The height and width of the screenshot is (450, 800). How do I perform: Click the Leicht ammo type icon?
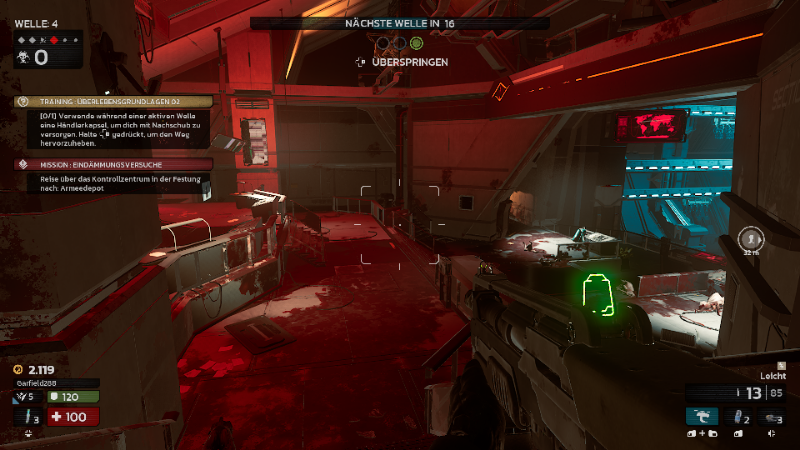[781, 366]
